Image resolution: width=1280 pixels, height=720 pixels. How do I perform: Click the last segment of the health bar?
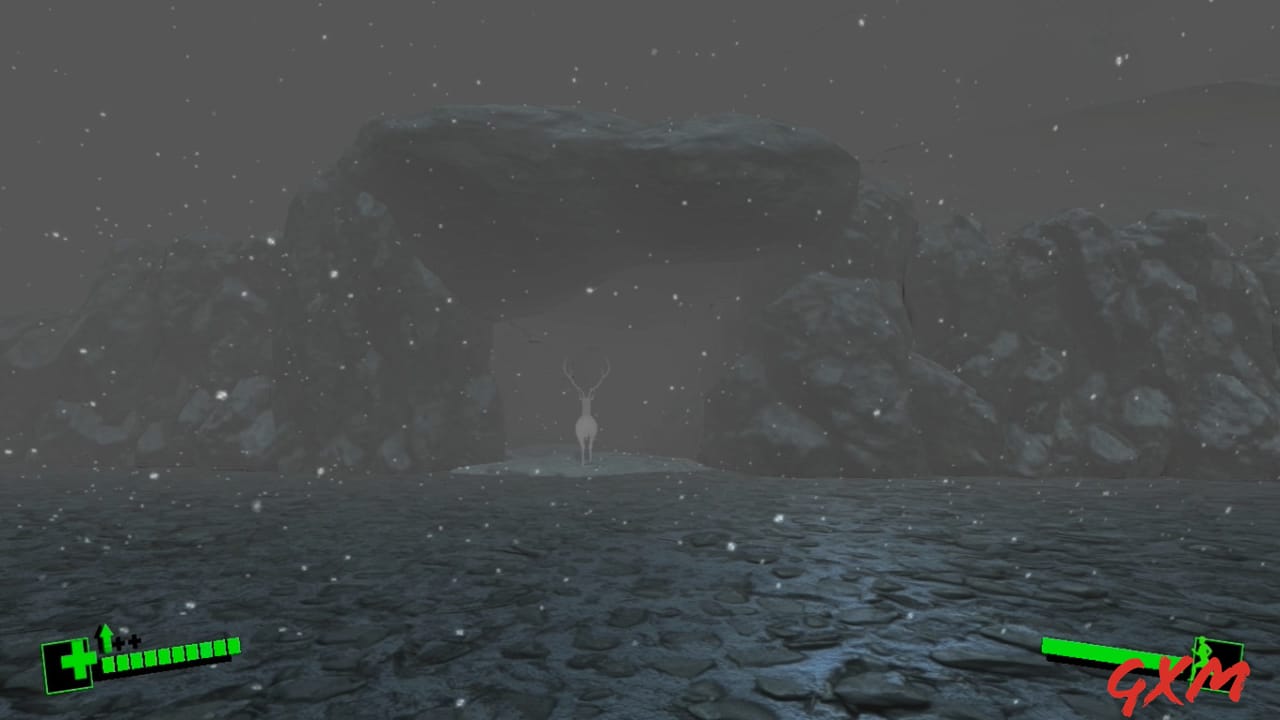pos(233,646)
